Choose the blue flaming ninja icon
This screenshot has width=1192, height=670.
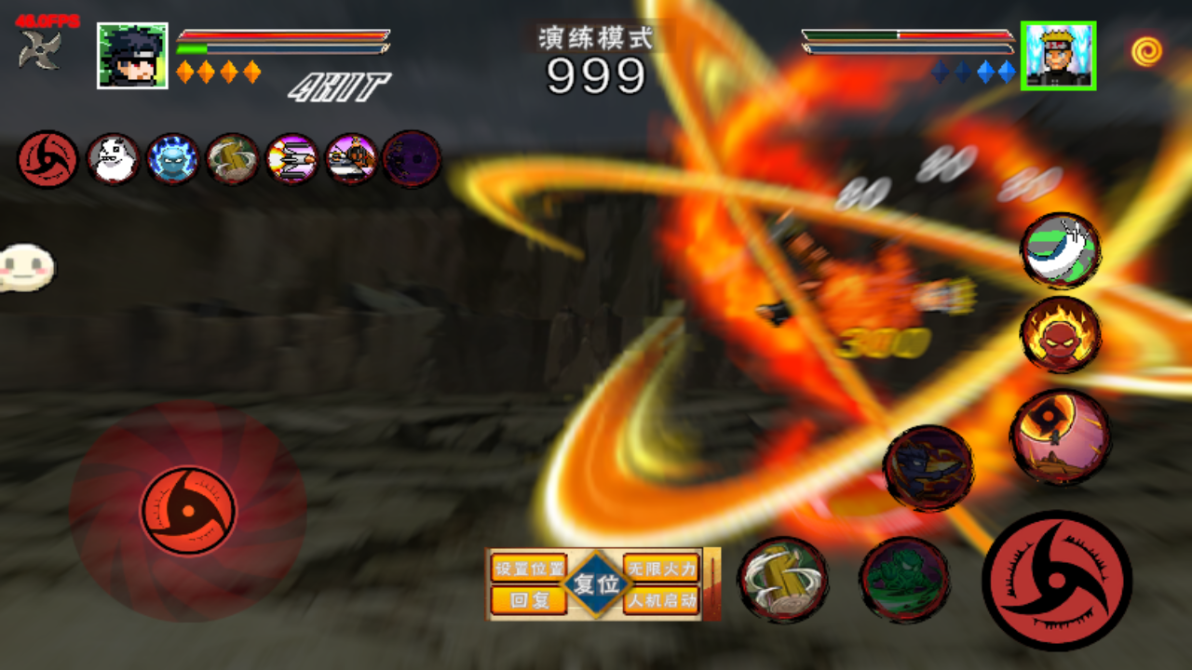coord(173,159)
